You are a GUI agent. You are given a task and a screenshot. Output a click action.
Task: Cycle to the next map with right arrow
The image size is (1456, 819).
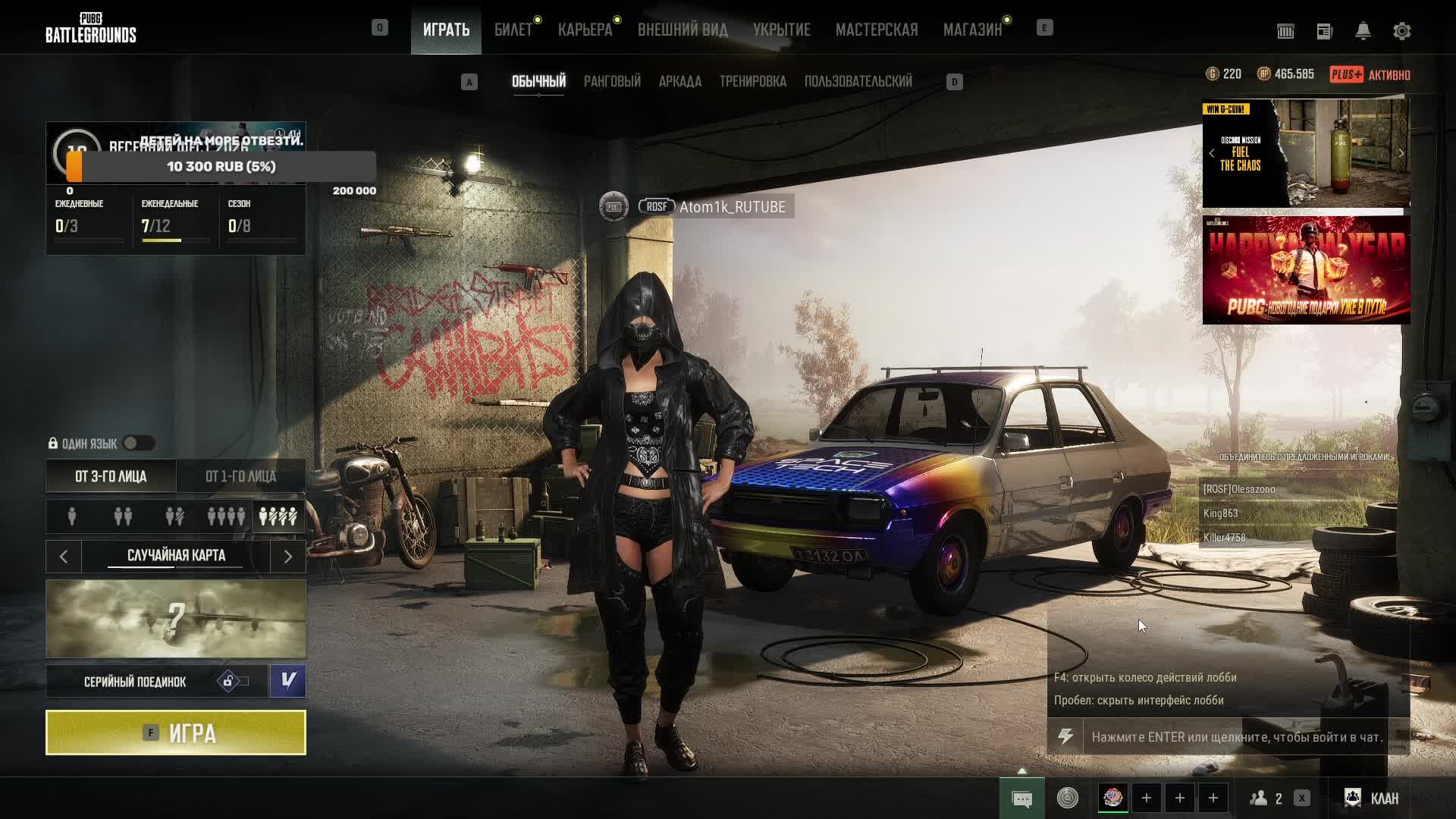(x=288, y=557)
